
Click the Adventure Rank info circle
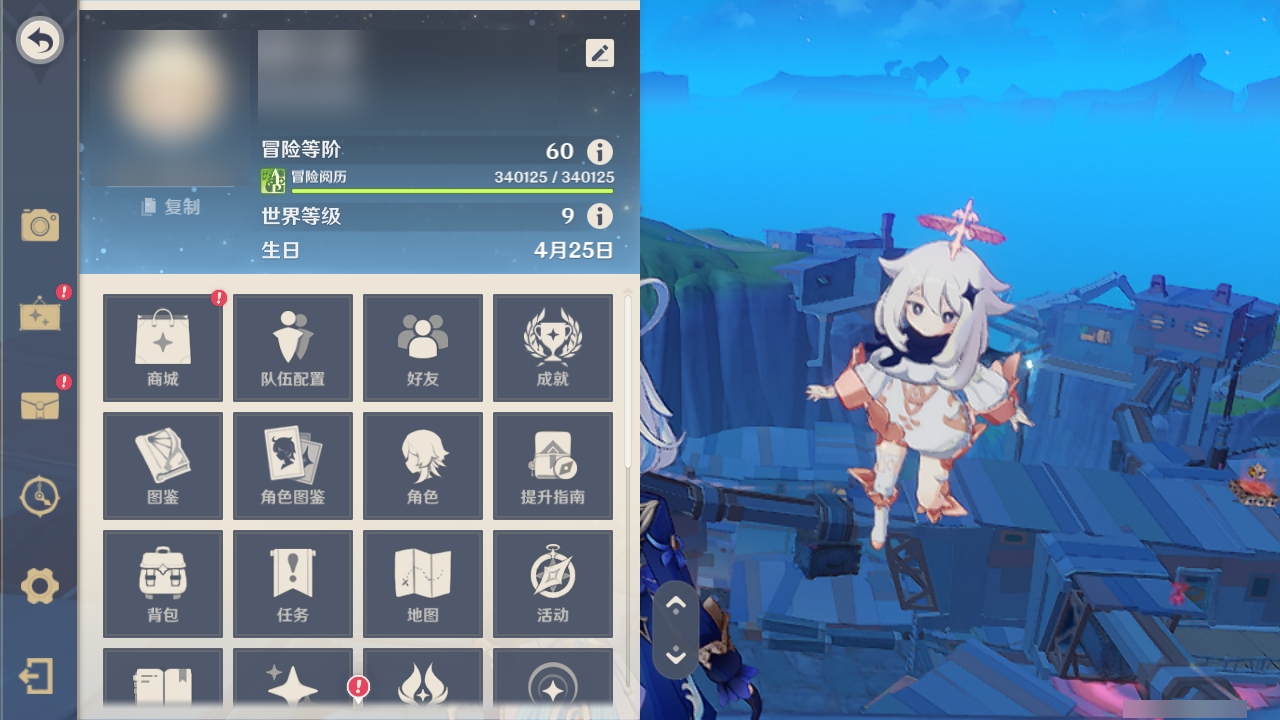click(598, 152)
